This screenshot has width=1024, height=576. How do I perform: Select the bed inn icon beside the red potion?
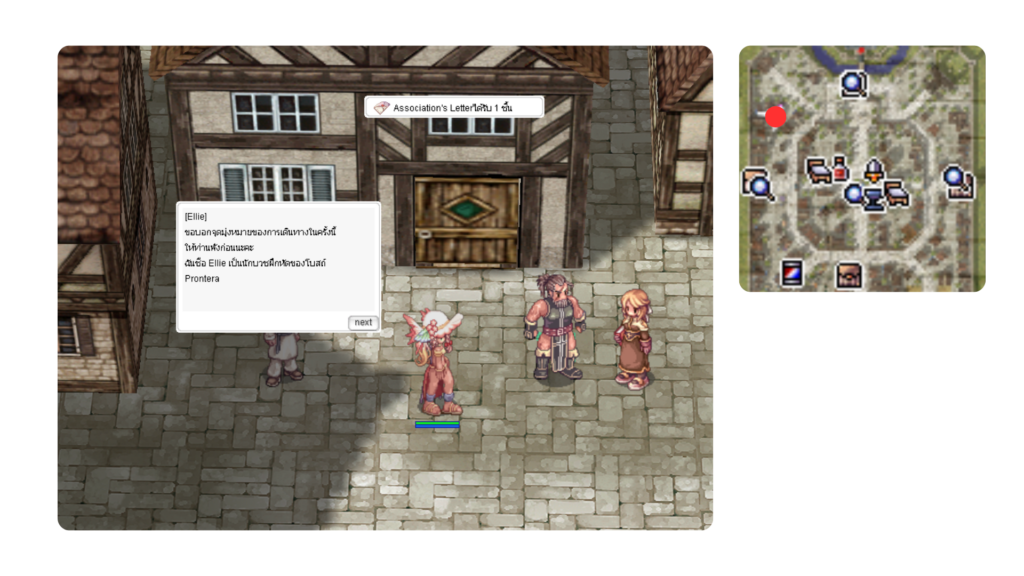(820, 169)
